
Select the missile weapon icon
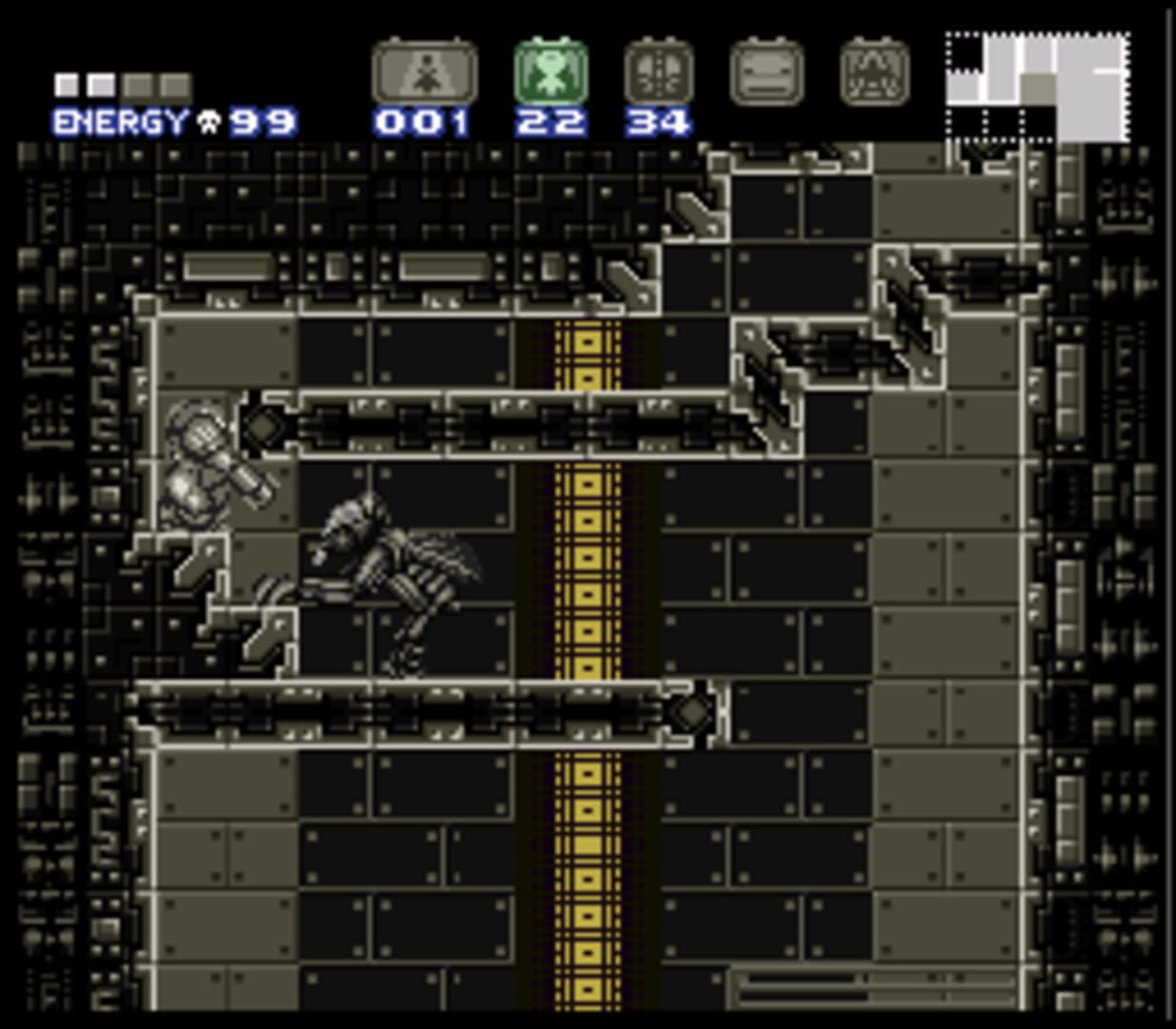click(424, 72)
